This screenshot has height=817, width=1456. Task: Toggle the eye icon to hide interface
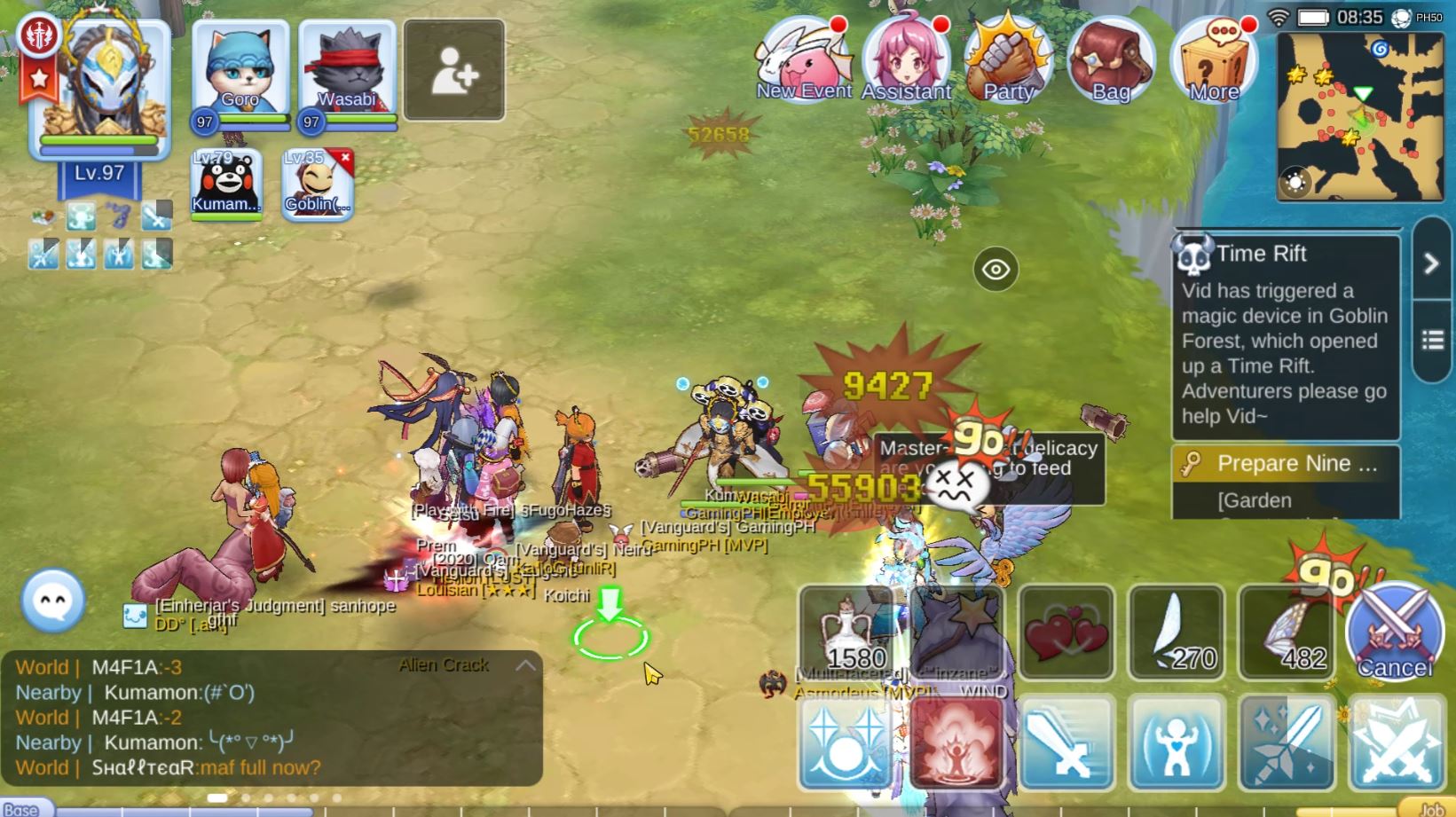click(995, 269)
